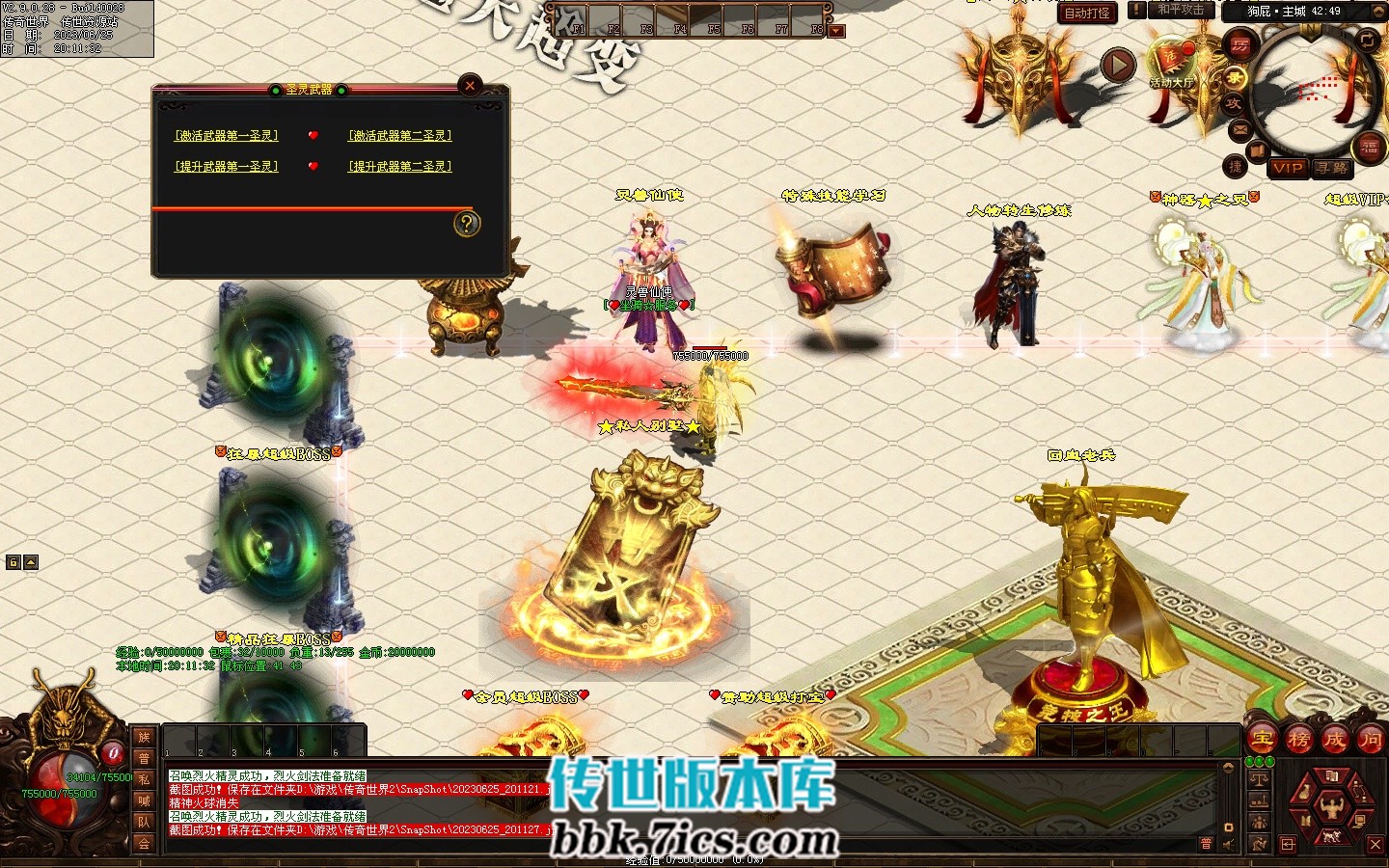Close the 圣灵武器 dialog window

pos(470,85)
